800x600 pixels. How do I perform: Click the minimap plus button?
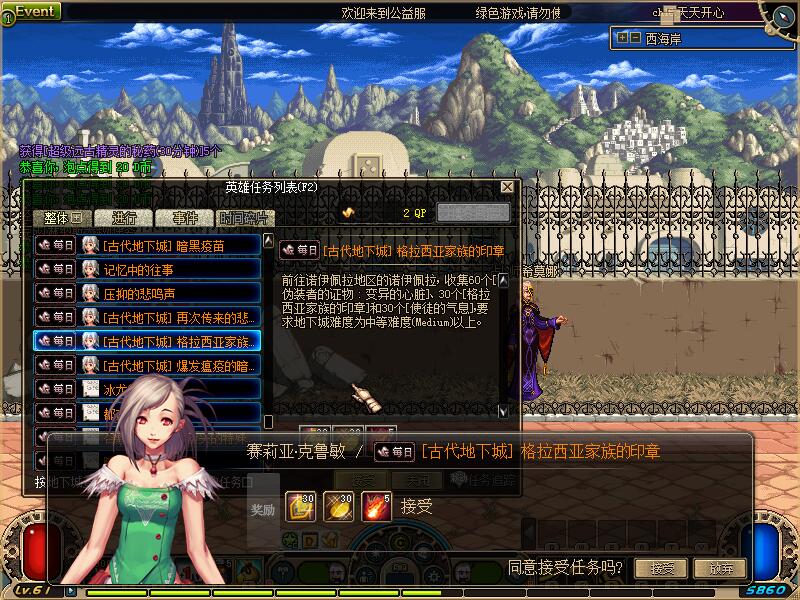tap(623, 38)
